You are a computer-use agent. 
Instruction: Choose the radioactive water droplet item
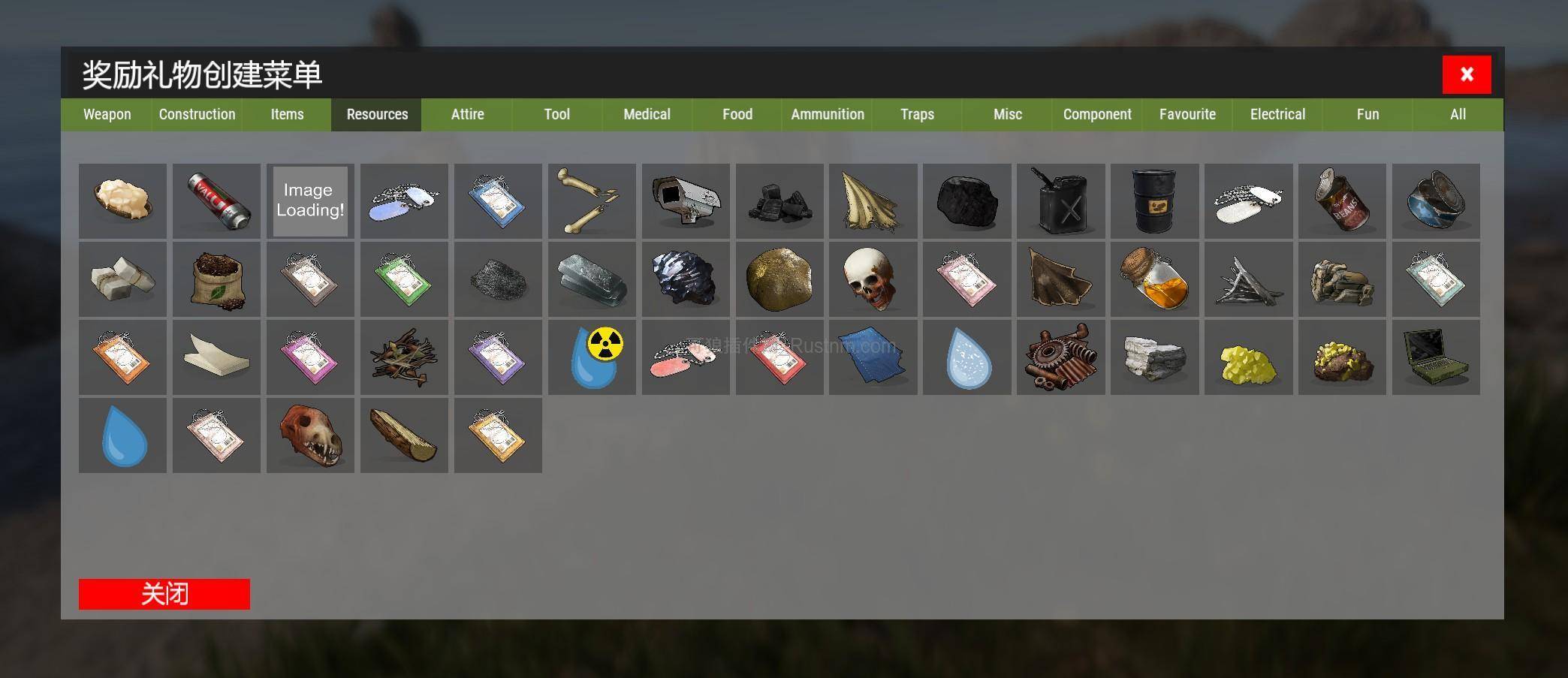[592, 357]
